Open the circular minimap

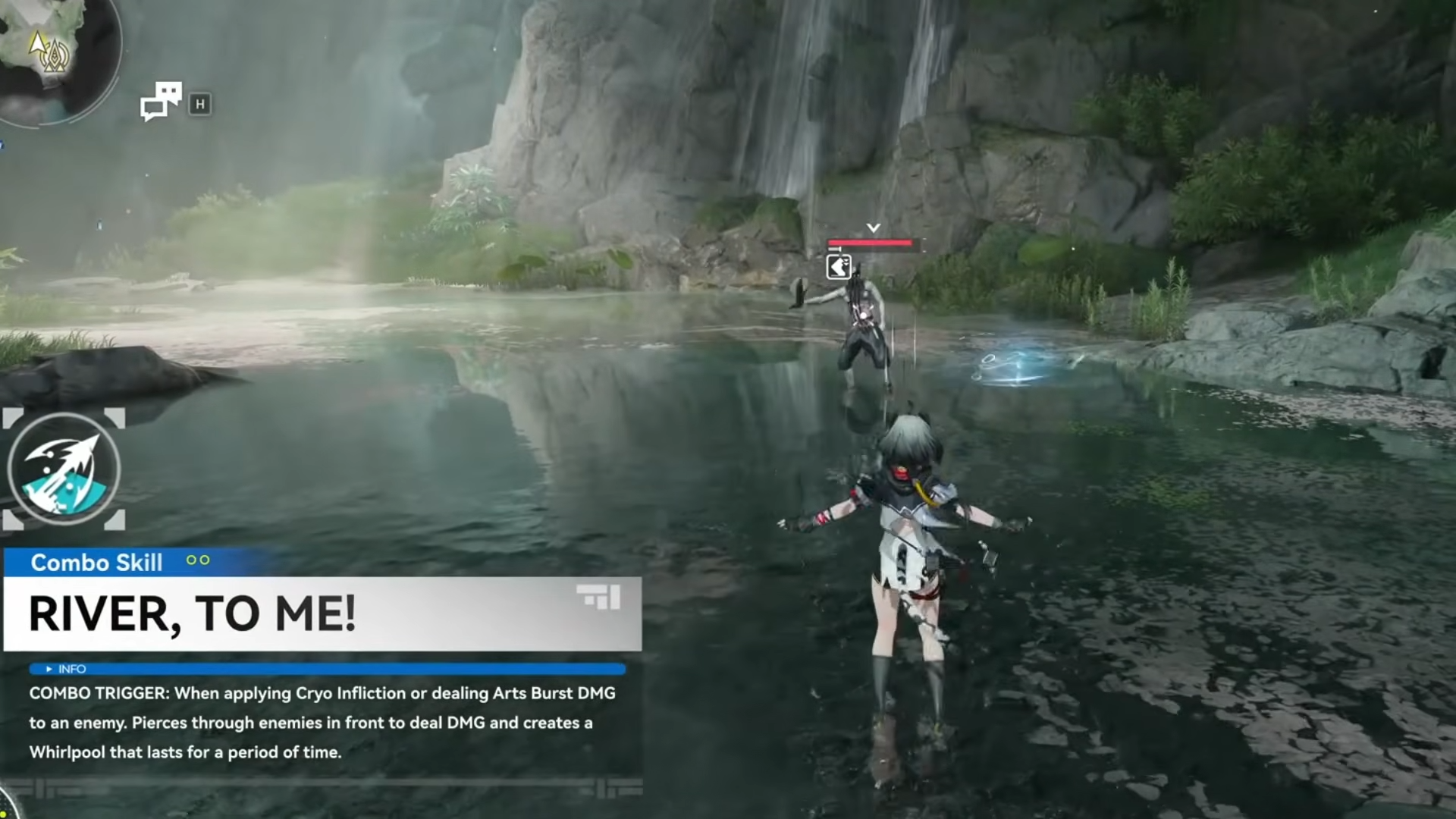(53, 53)
